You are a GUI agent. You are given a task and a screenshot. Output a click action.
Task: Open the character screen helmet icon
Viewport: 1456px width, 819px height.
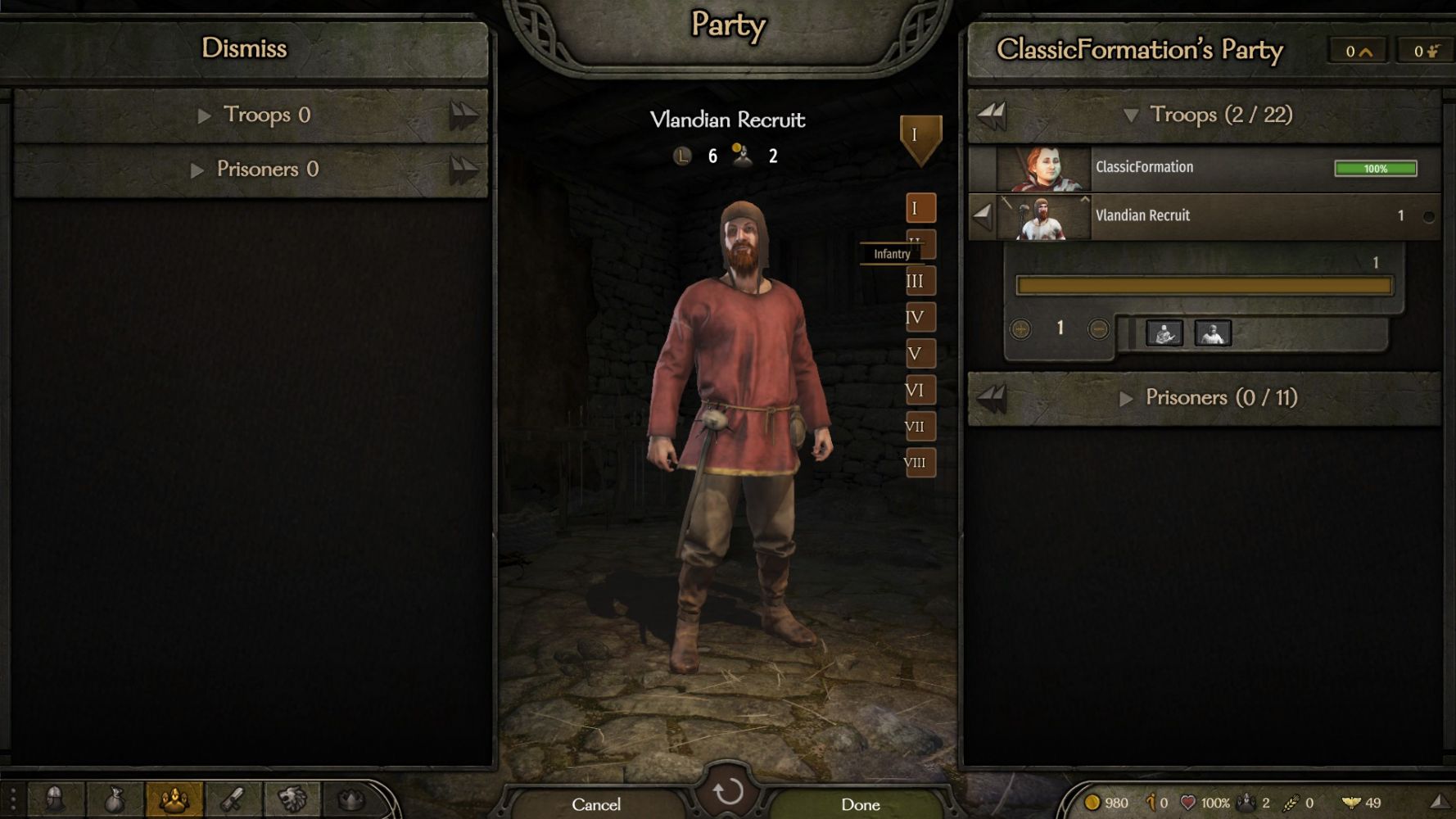[x=55, y=799]
